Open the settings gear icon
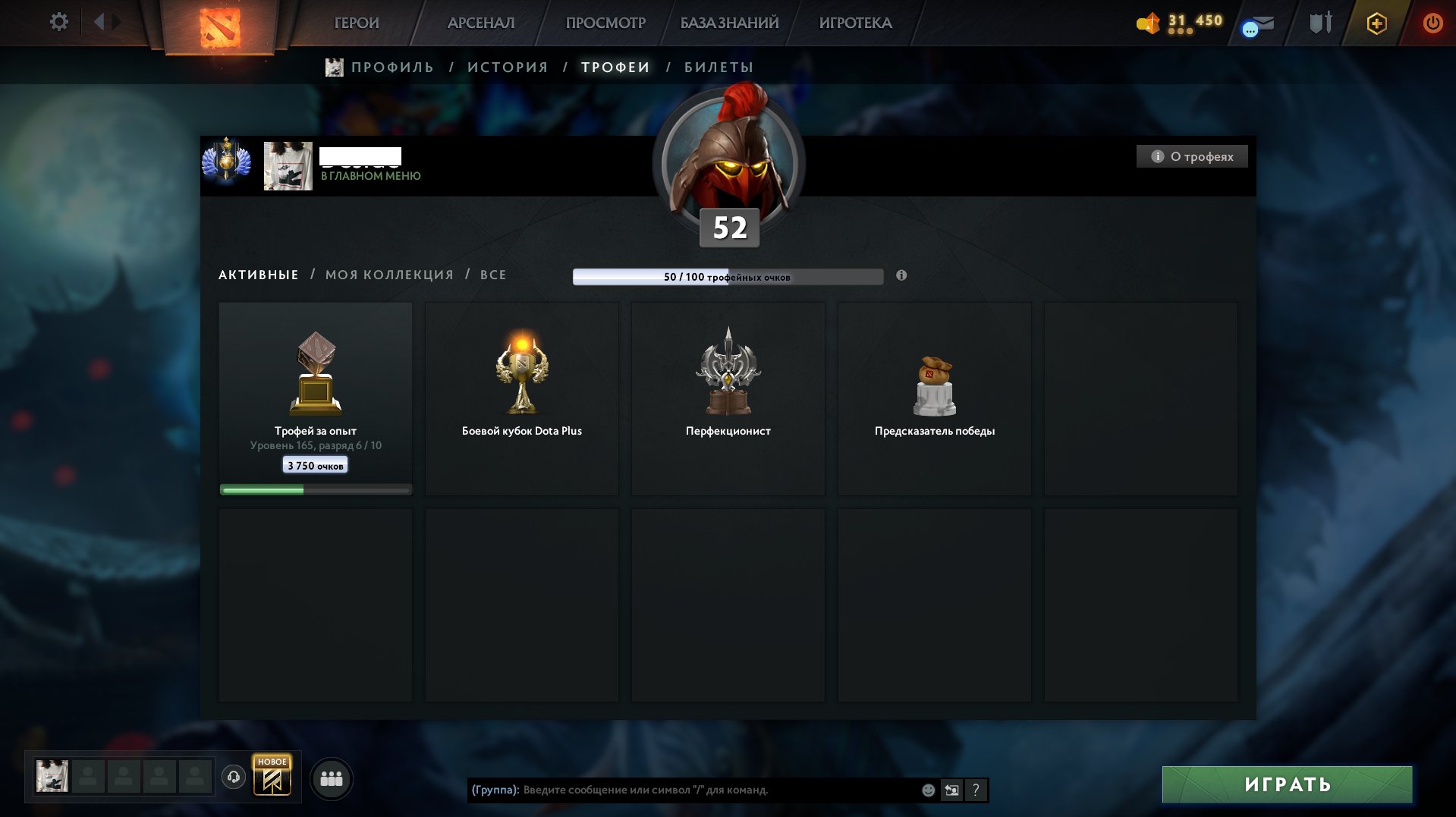This screenshot has width=1456, height=817. click(58, 22)
